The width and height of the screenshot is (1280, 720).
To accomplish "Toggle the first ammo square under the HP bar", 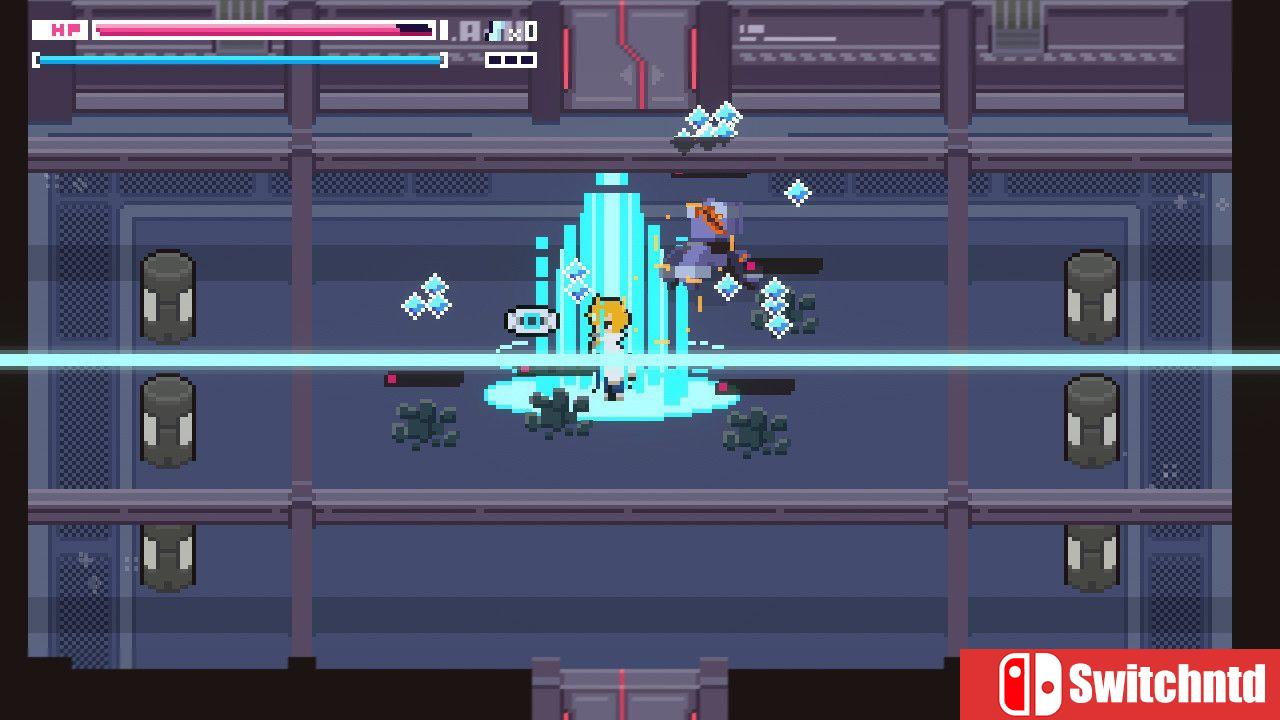I will click(494, 59).
